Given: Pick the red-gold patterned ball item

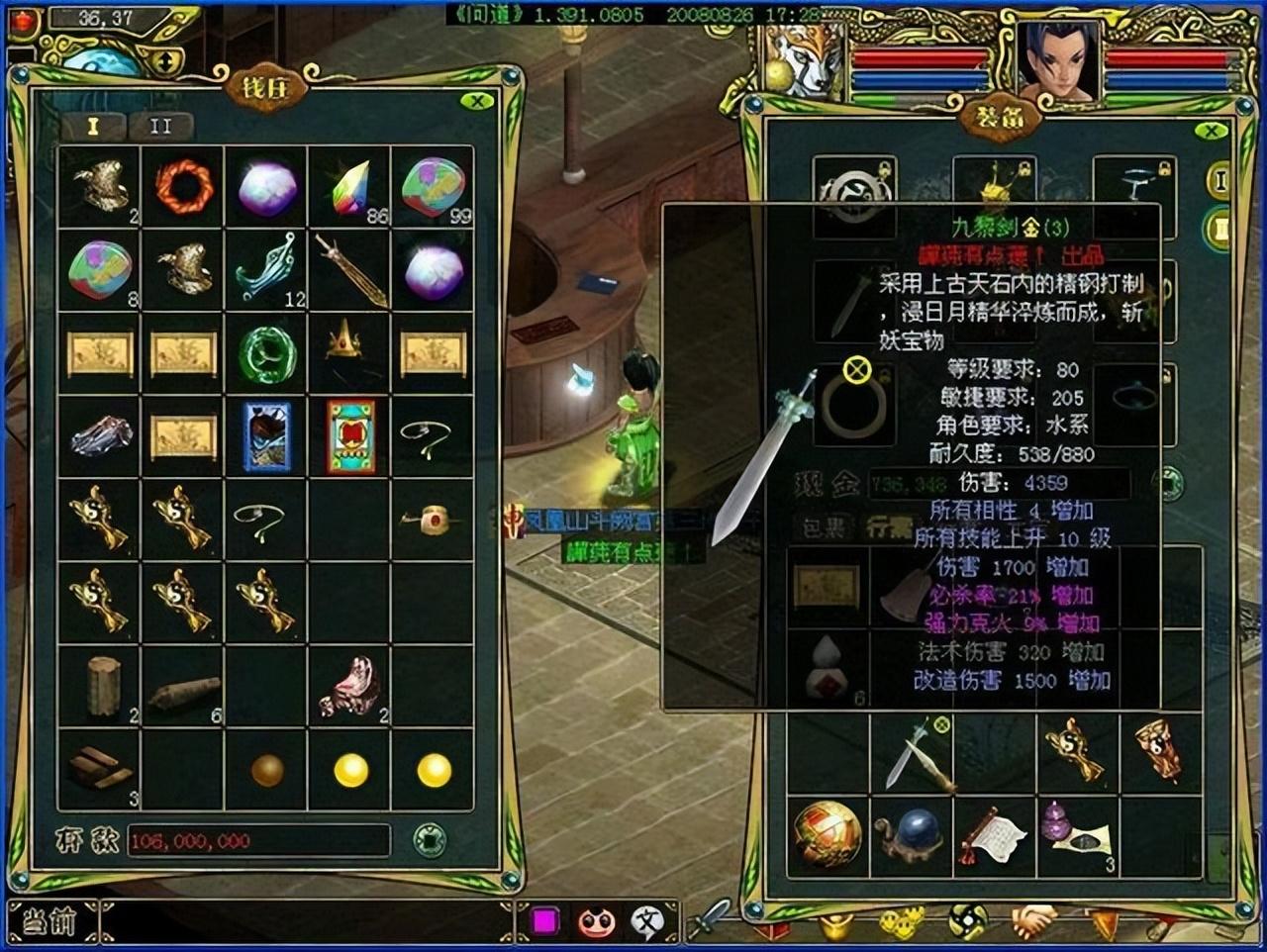Looking at the screenshot, I should tap(827, 835).
